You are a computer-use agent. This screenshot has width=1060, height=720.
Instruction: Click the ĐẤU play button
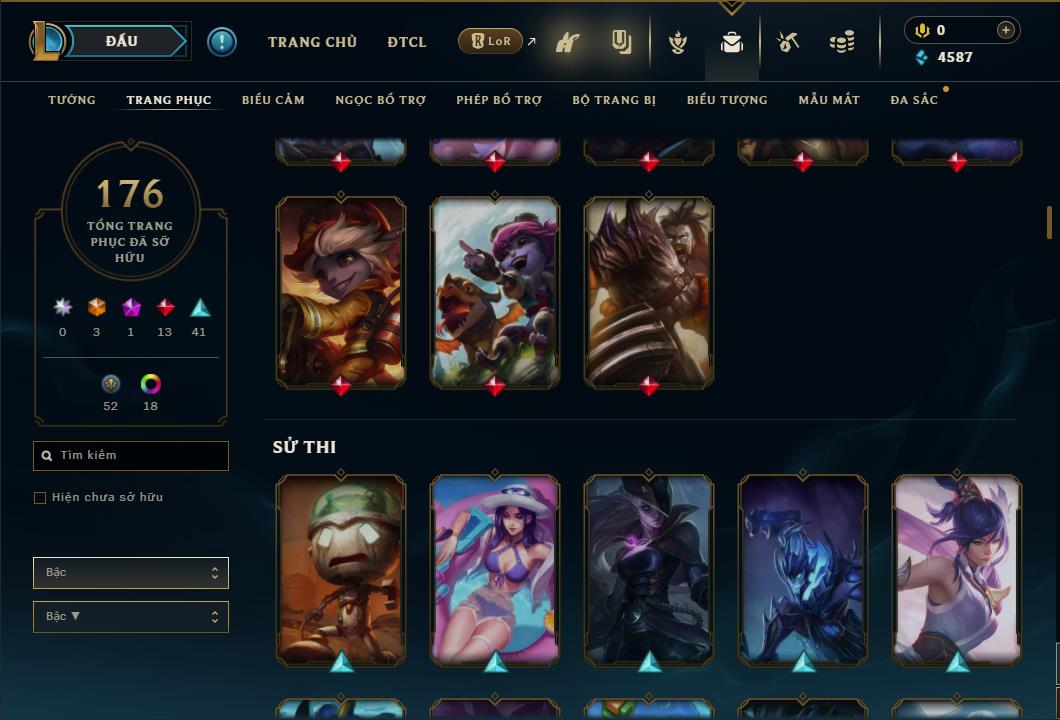pyautogui.click(x=122, y=41)
